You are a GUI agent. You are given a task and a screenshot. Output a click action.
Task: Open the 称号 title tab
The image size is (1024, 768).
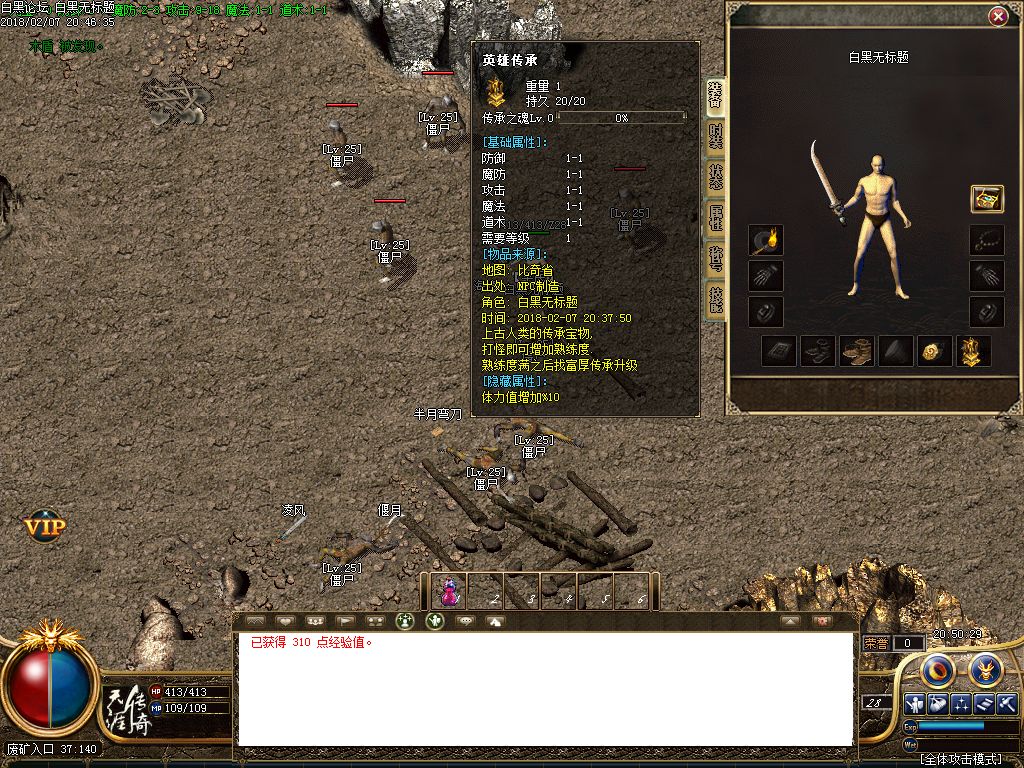[x=715, y=257]
